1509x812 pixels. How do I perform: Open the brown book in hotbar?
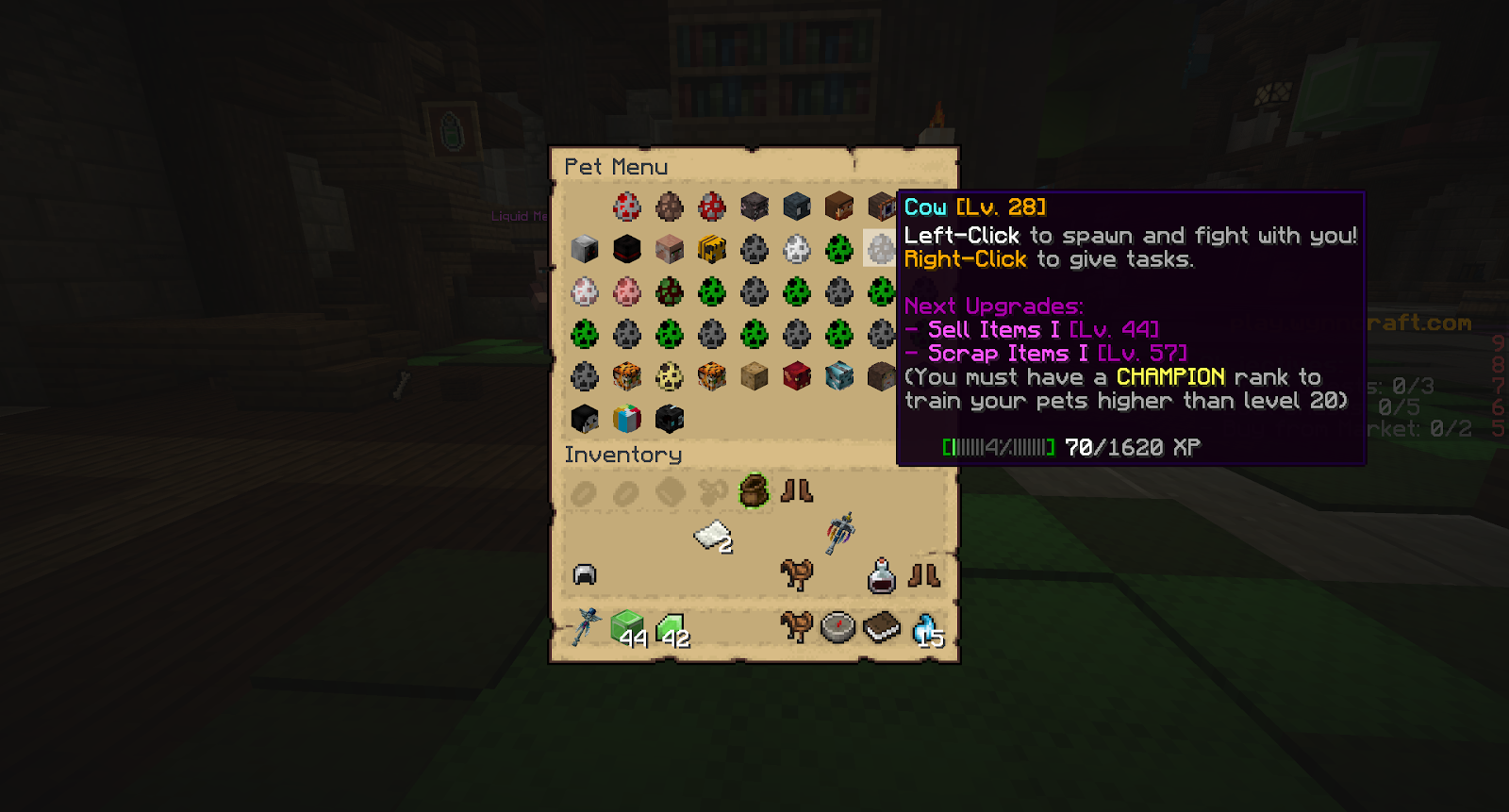click(882, 627)
